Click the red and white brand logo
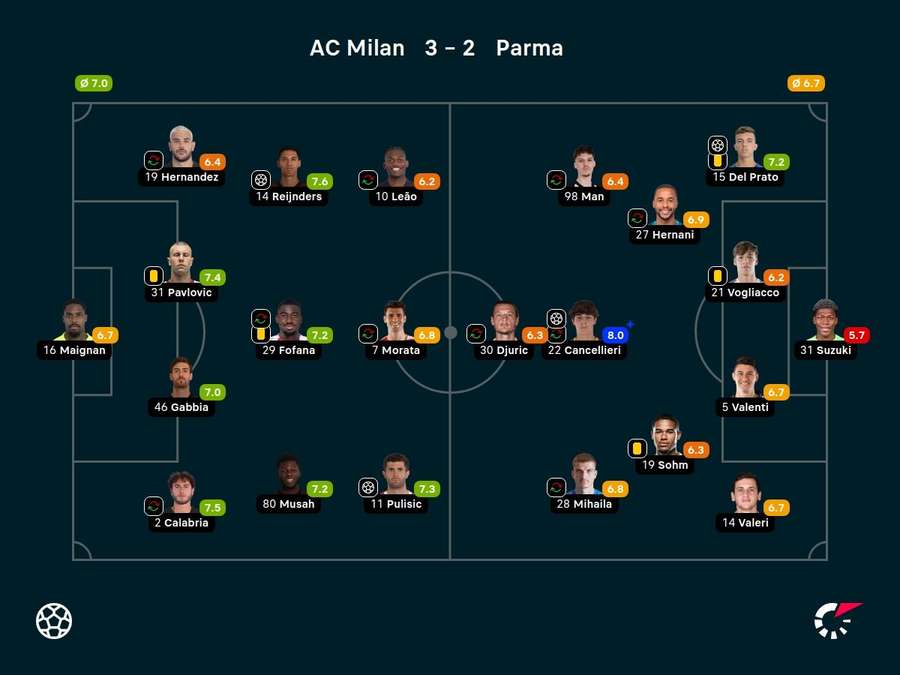Image resolution: width=900 pixels, height=675 pixels. pyautogui.click(x=838, y=620)
